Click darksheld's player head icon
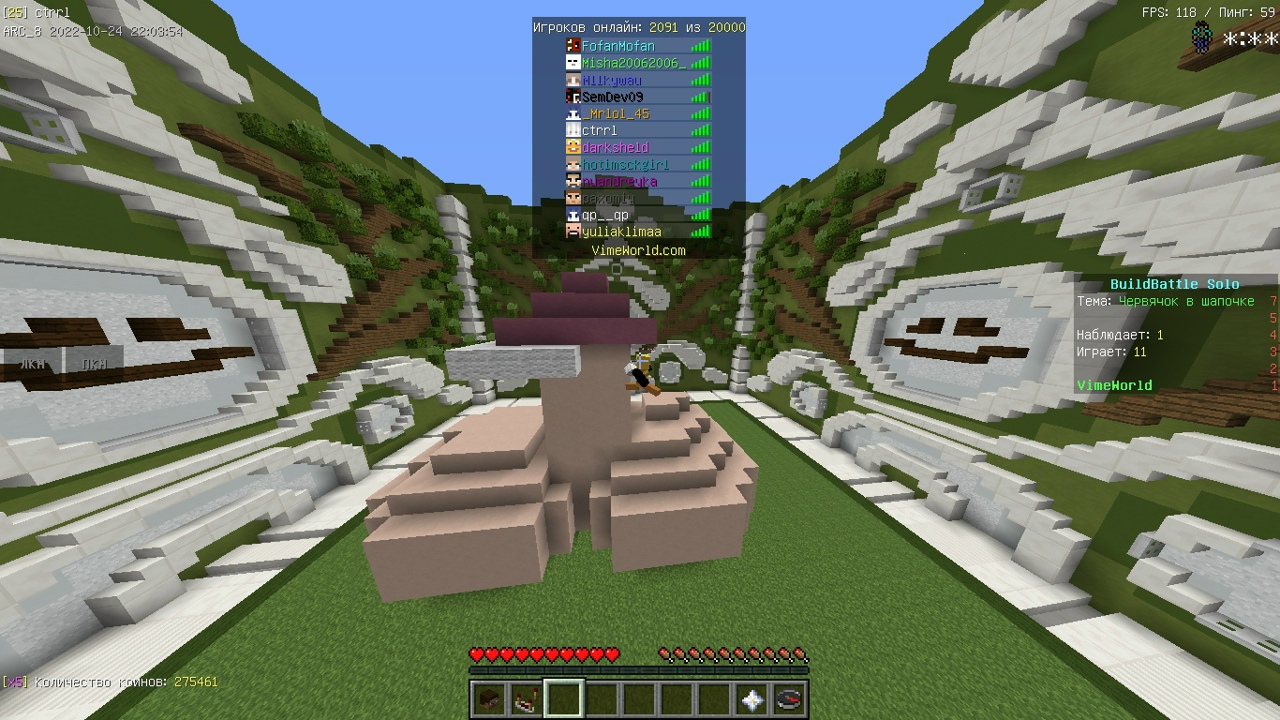 click(573, 146)
